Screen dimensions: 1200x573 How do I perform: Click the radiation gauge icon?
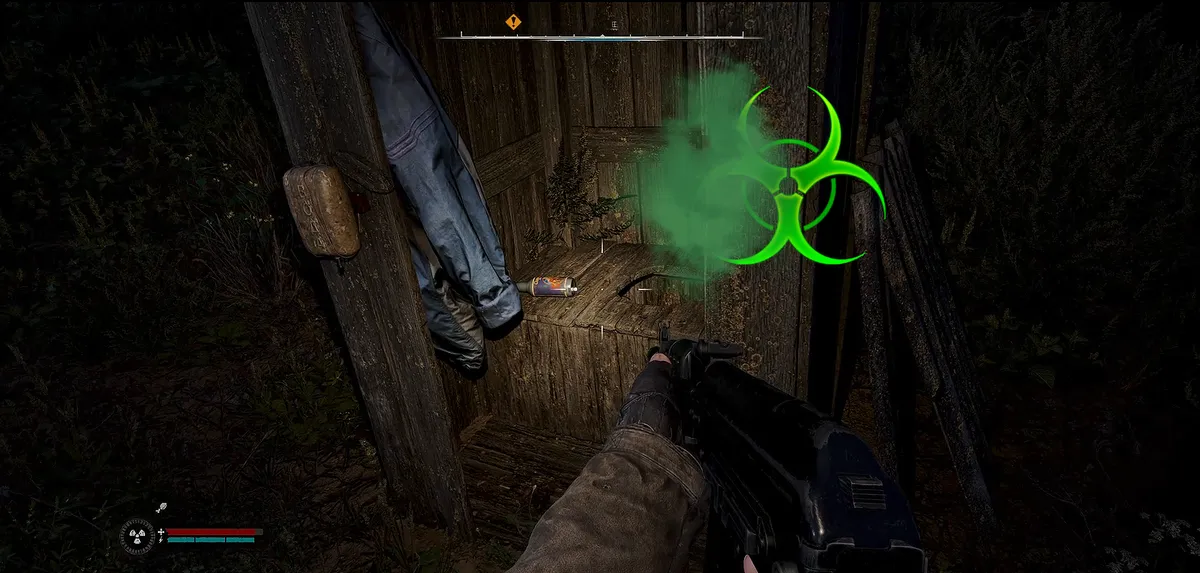click(137, 536)
